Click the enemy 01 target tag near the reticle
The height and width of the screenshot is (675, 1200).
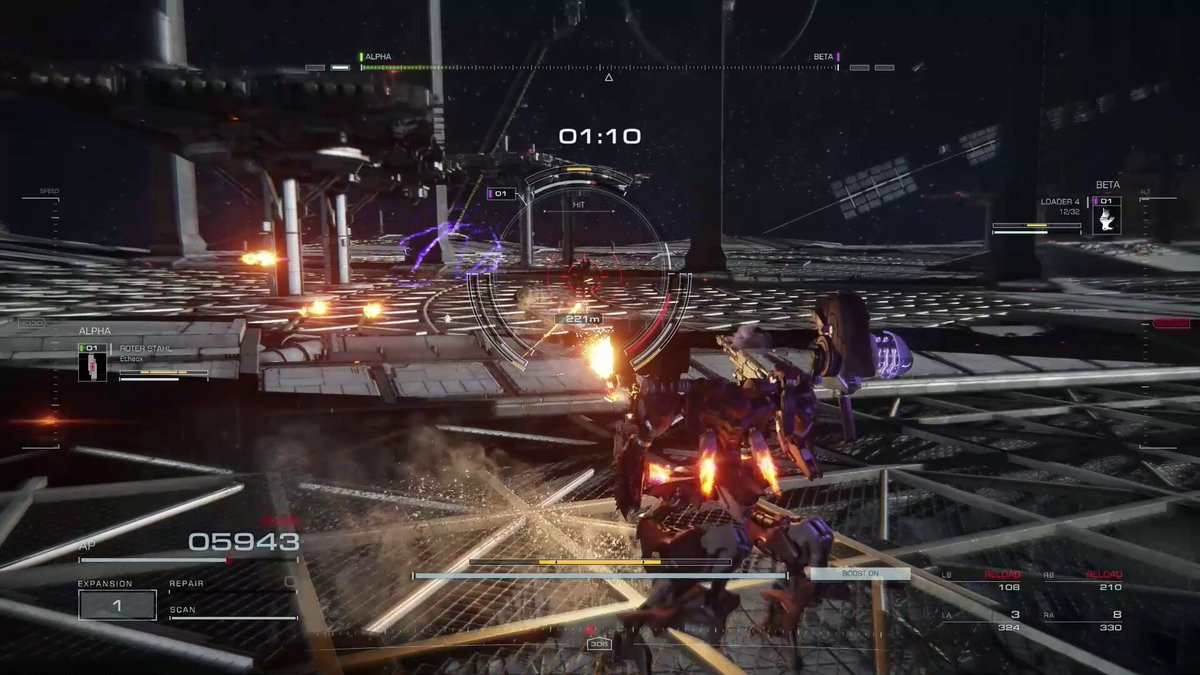click(501, 193)
